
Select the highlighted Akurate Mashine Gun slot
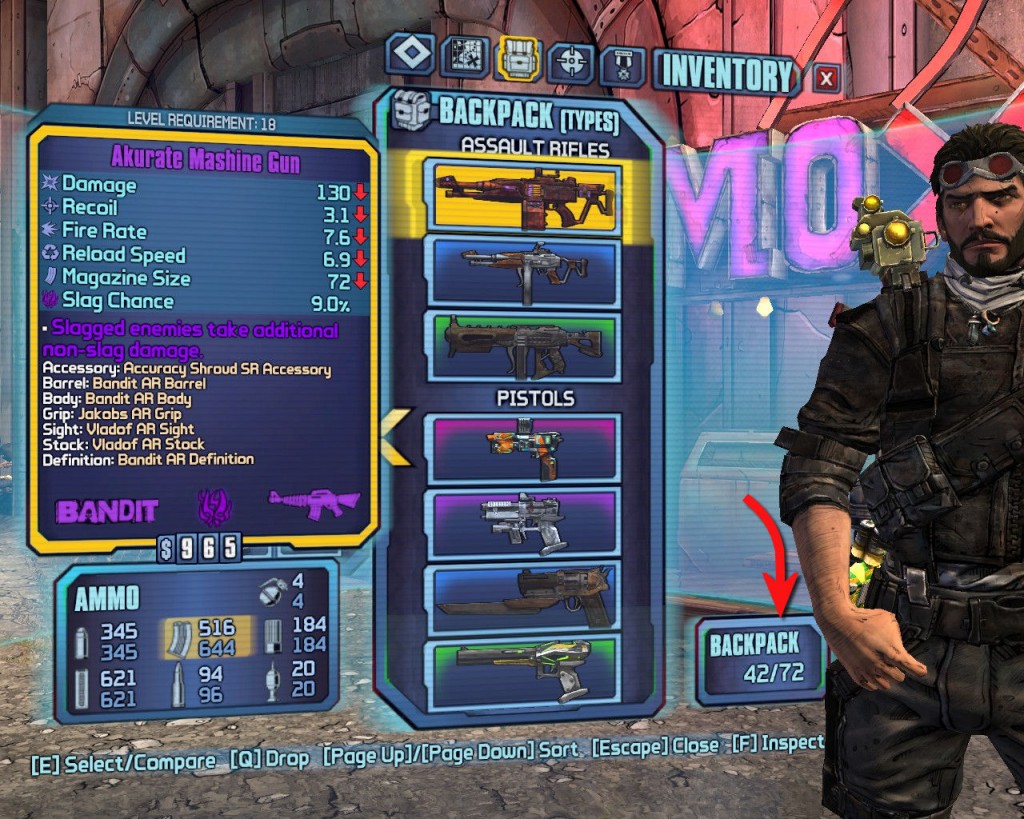[x=527, y=196]
